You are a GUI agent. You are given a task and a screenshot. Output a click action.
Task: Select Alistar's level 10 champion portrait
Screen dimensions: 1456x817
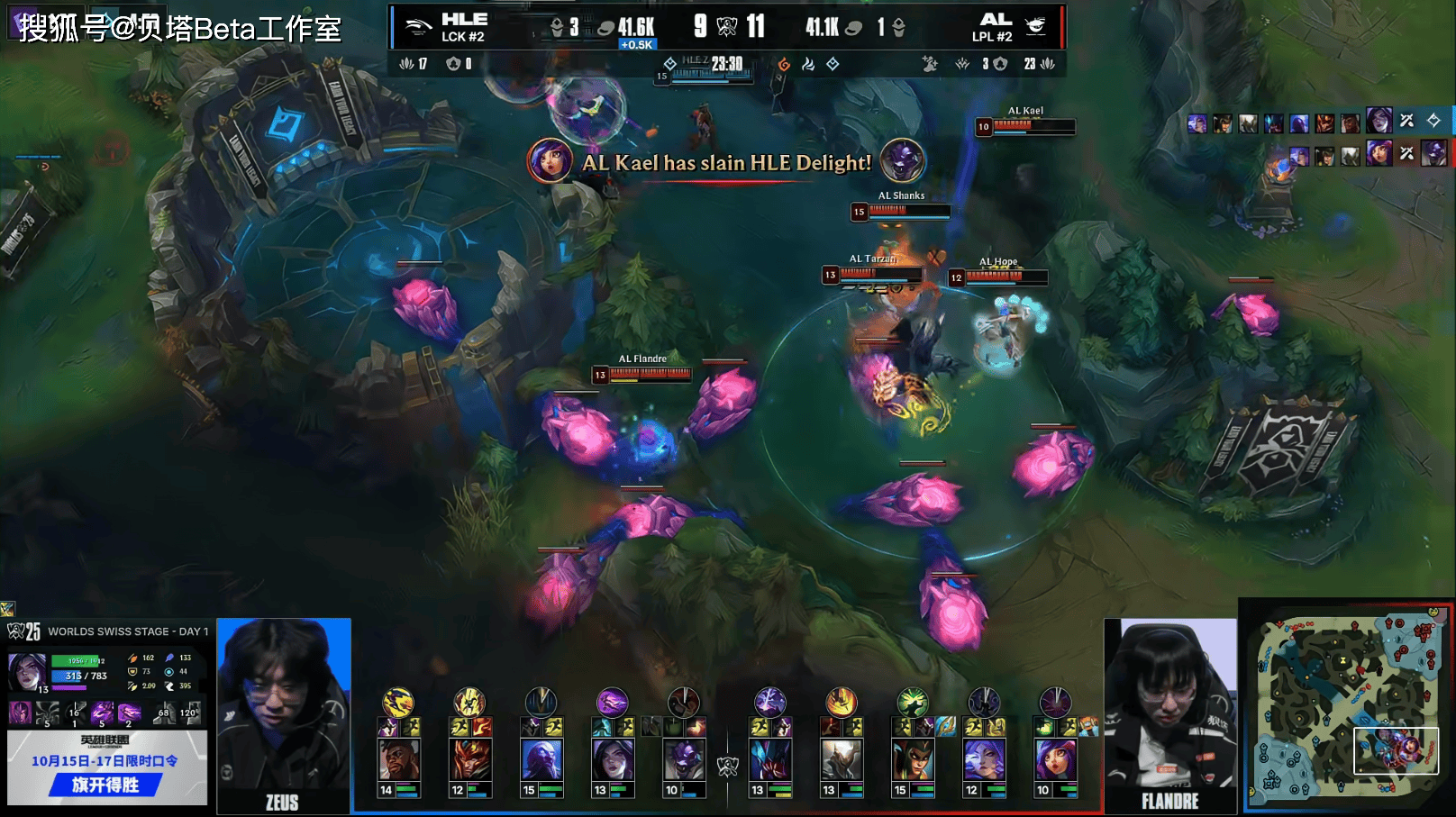point(684,760)
